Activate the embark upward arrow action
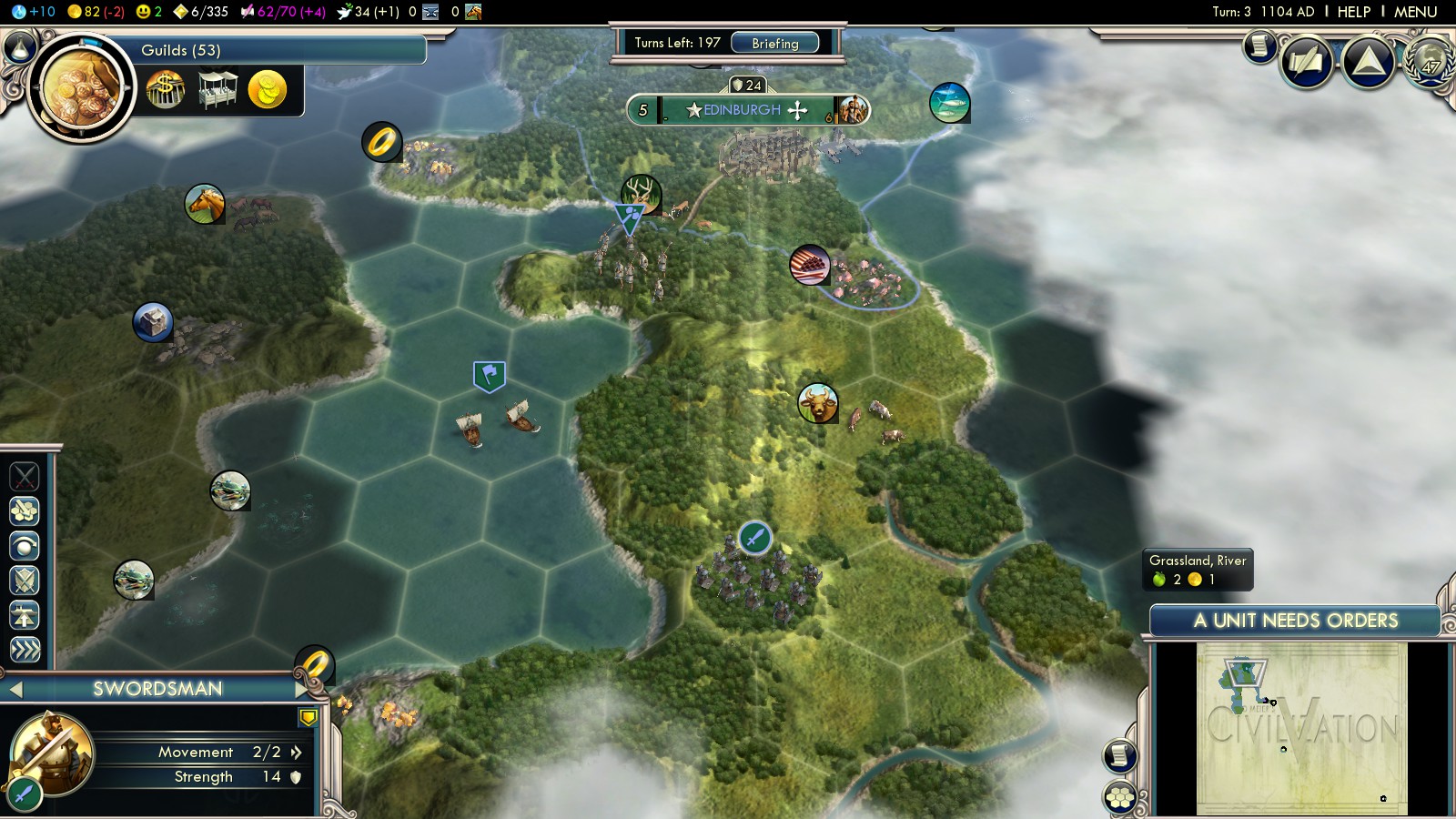 click(x=25, y=615)
